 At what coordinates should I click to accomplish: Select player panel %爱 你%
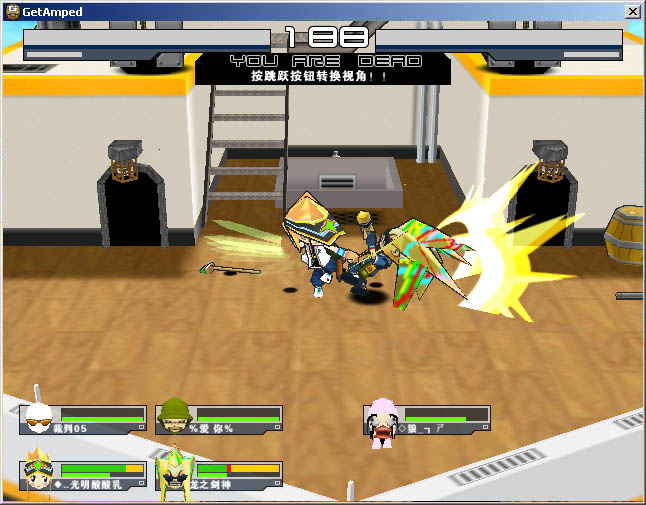220,419
